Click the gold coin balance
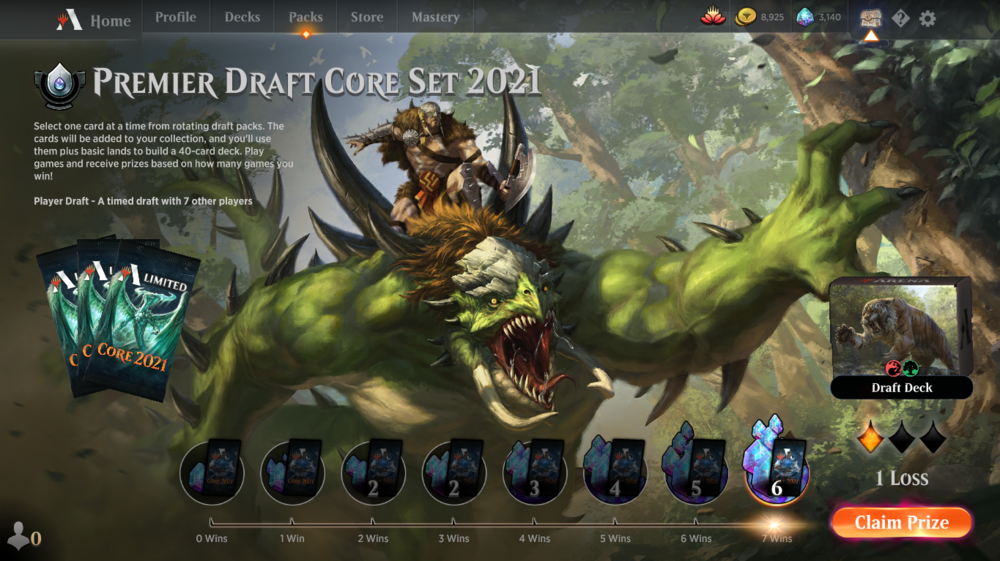 coord(760,17)
